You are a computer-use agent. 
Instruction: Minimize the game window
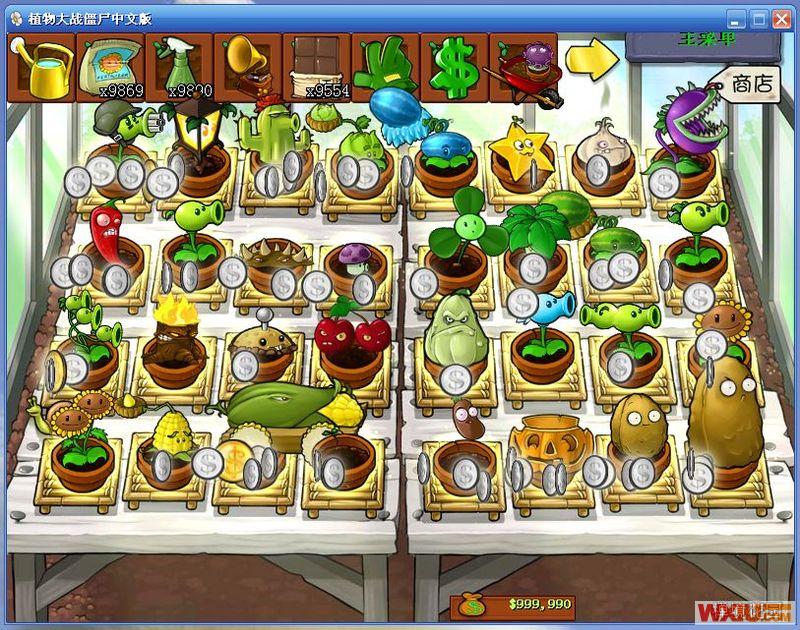point(736,19)
